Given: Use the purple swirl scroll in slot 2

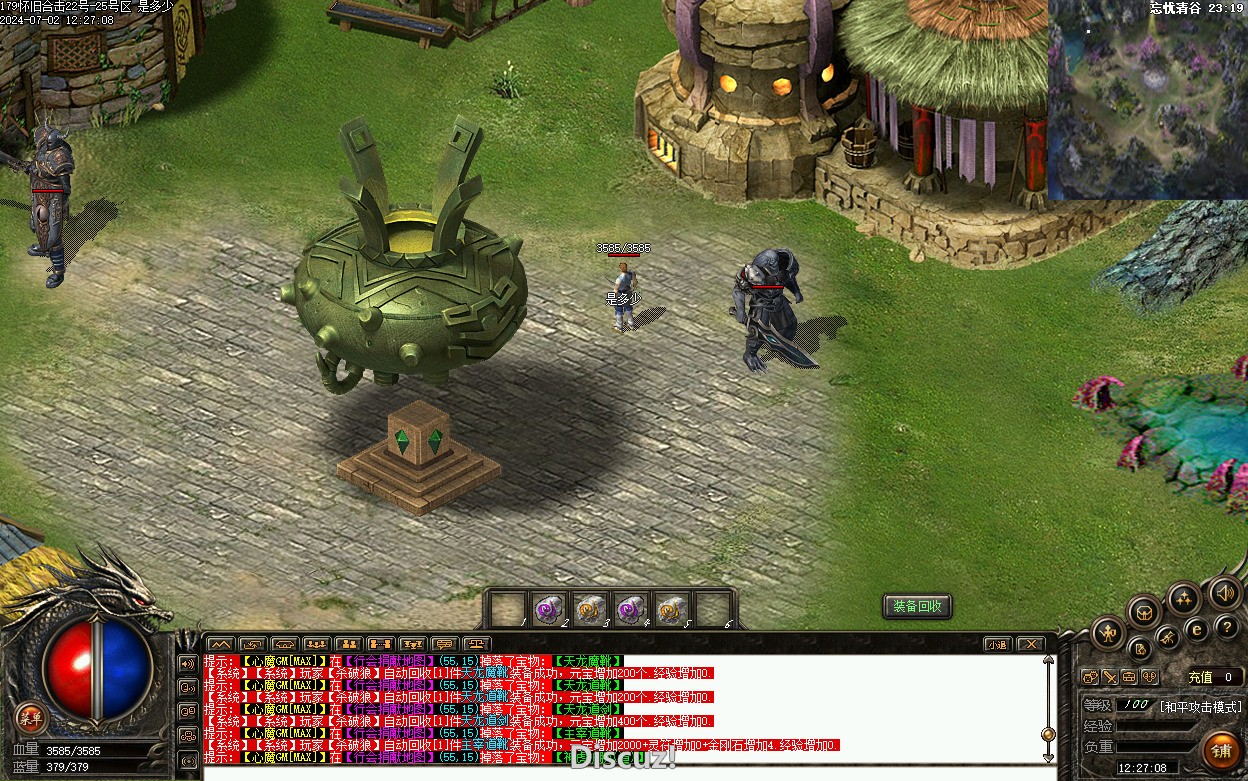Looking at the screenshot, I should pyautogui.click(x=546, y=608).
